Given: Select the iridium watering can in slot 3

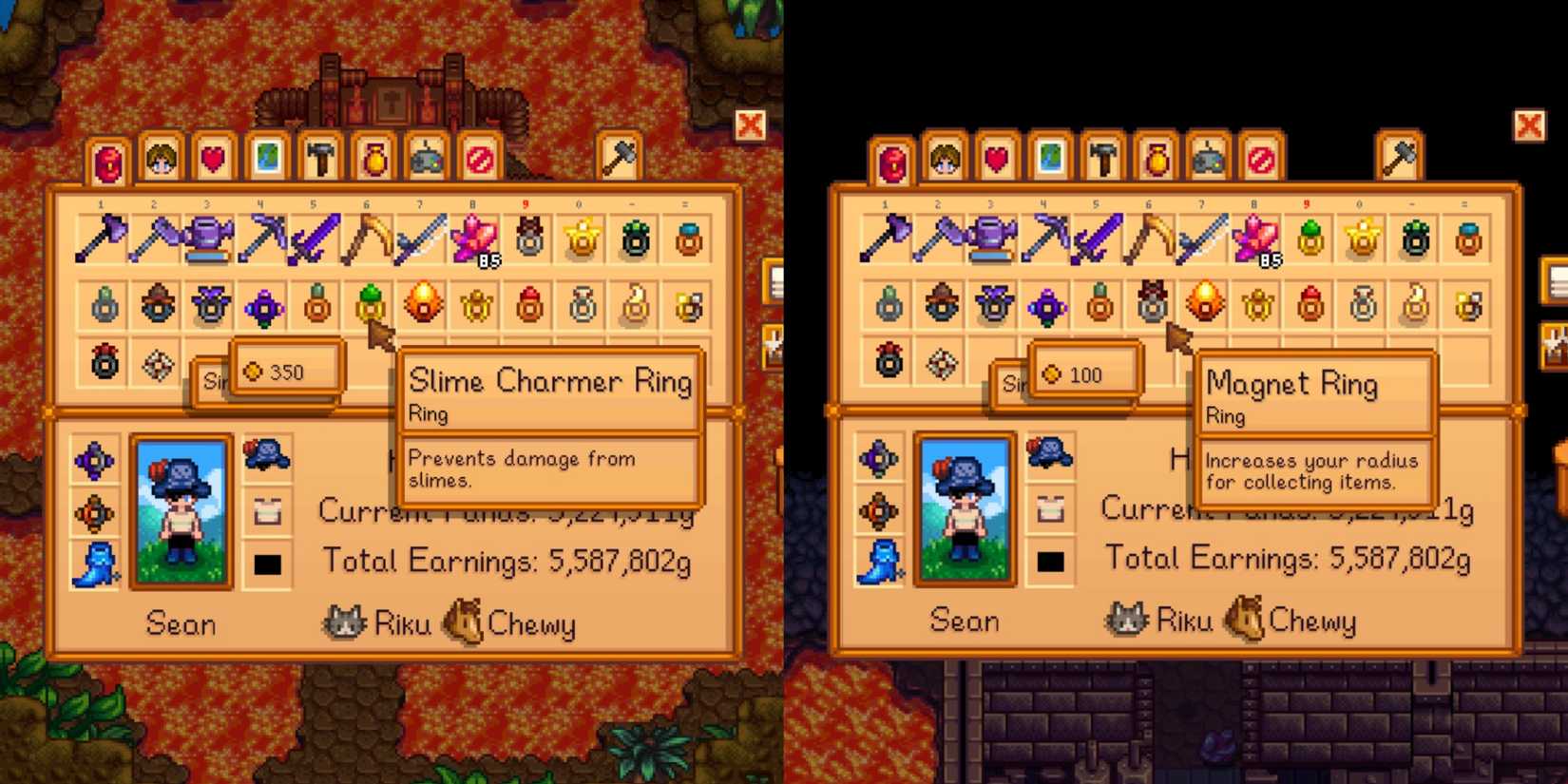Looking at the screenshot, I should pyautogui.click(x=210, y=238).
